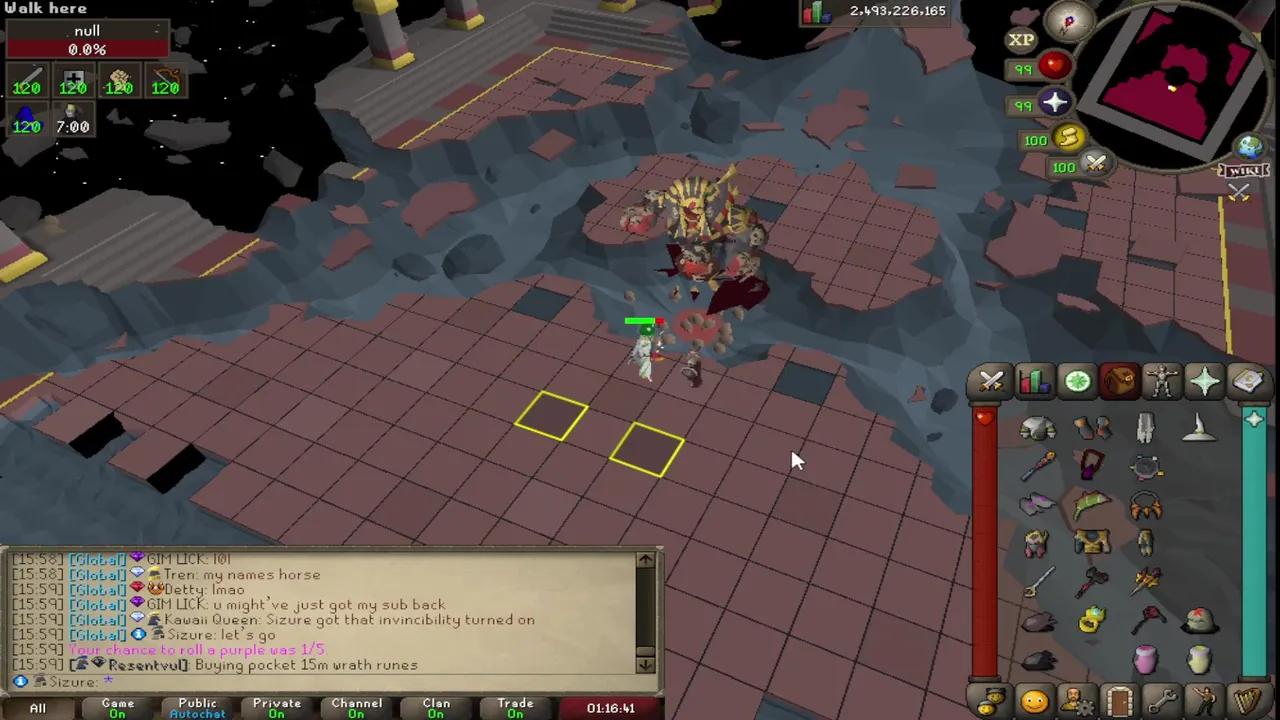Screen dimensions: 1280x720
Task: Open the Emotes tab
Action: tap(1203, 701)
